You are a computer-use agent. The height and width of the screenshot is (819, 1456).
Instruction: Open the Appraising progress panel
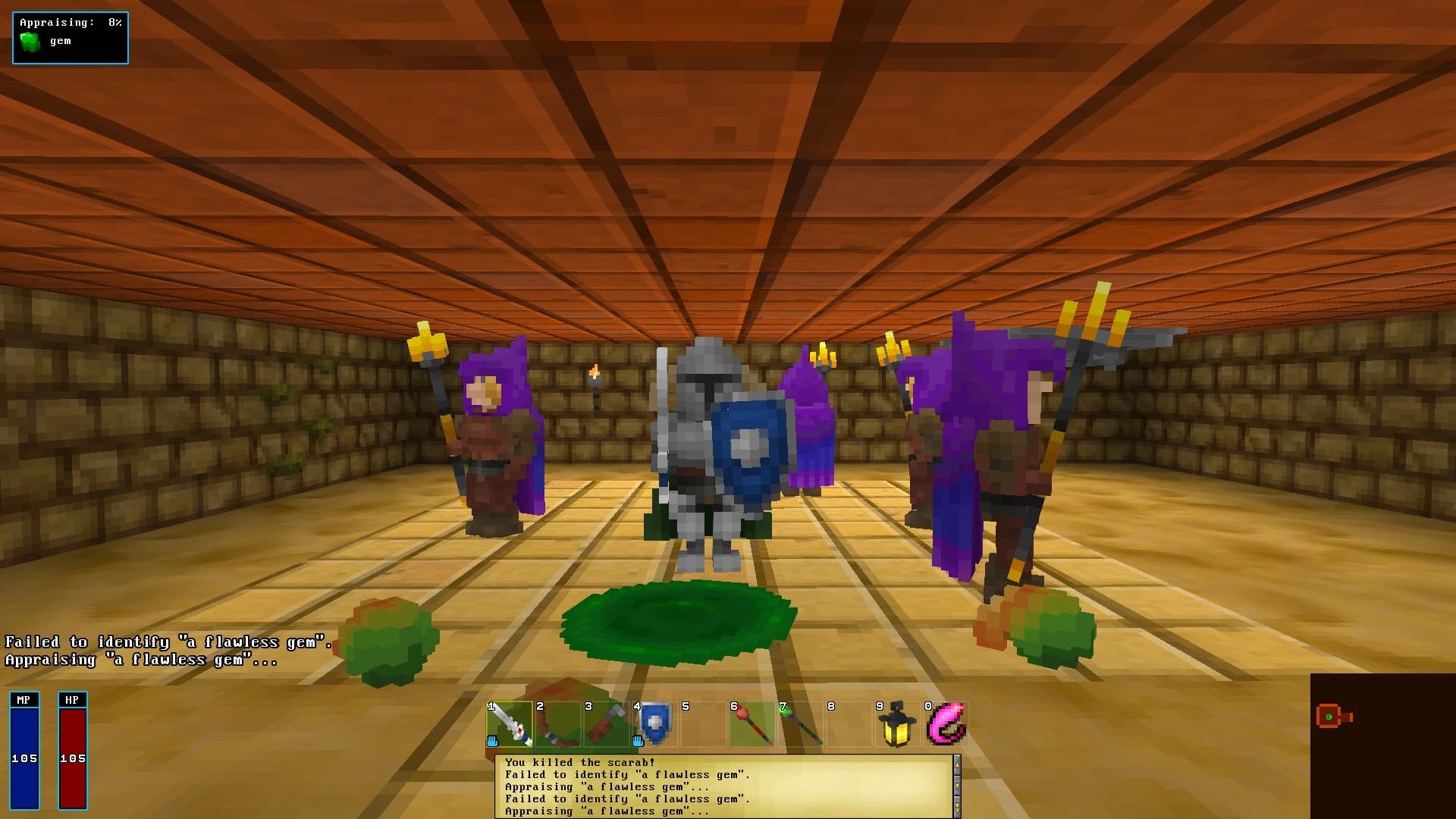[x=70, y=37]
